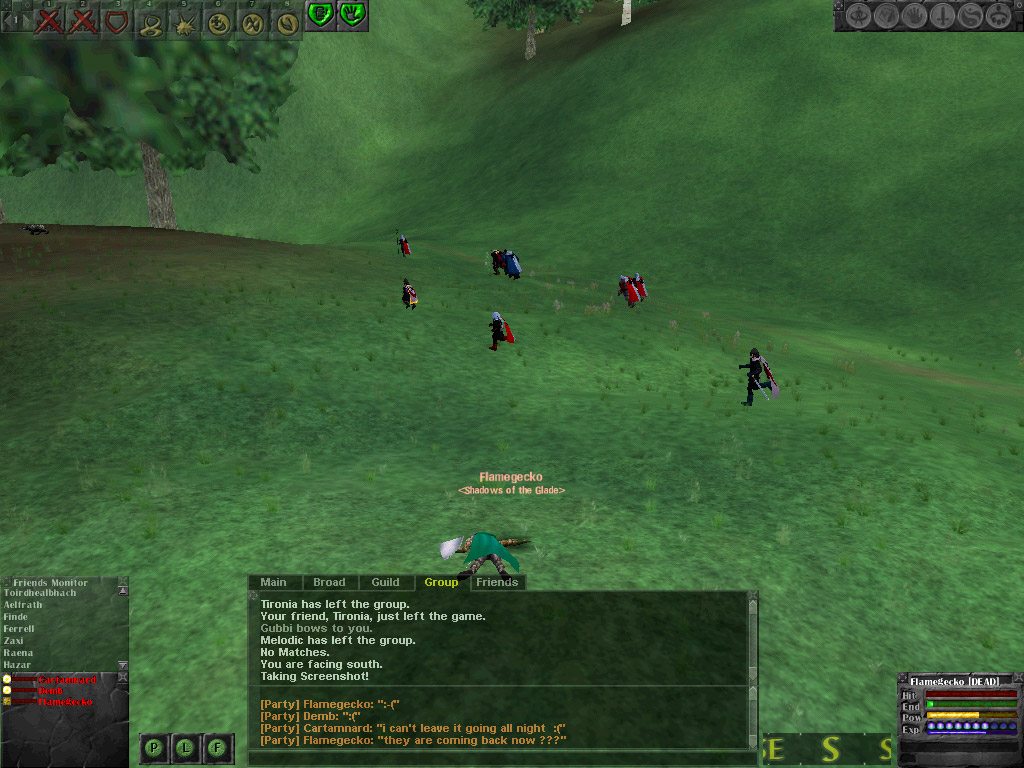Switch to the Main chat tab
The image size is (1024, 768).
click(273, 582)
